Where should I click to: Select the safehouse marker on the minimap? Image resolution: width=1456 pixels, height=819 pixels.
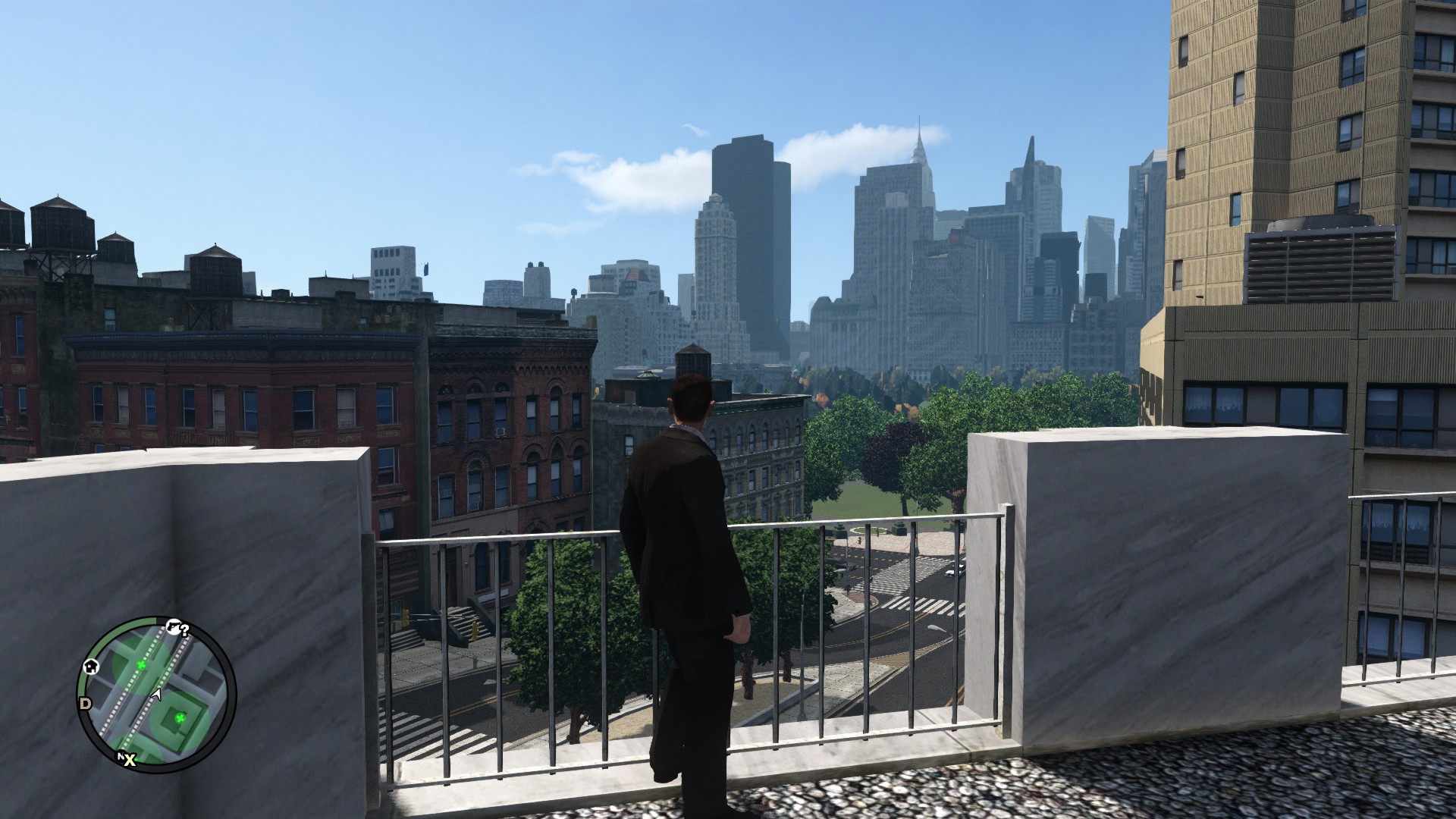point(91,667)
